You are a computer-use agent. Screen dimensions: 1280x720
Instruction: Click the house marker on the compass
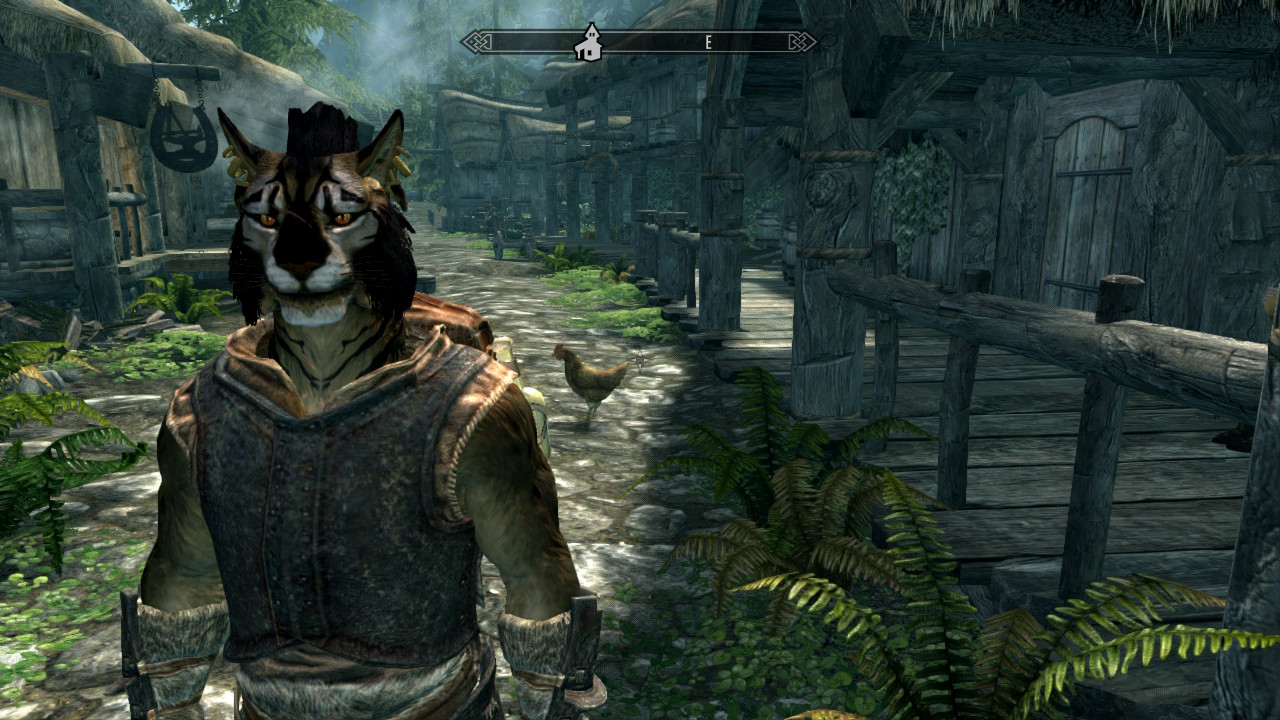588,43
